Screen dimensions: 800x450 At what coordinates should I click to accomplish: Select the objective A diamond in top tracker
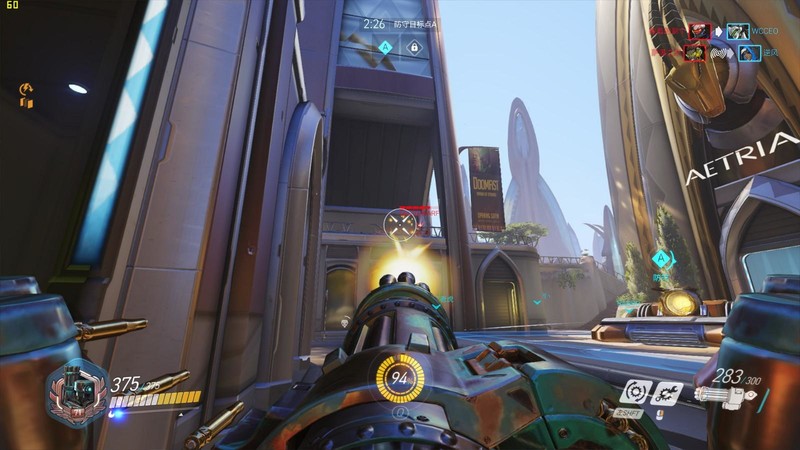click(x=385, y=47)
